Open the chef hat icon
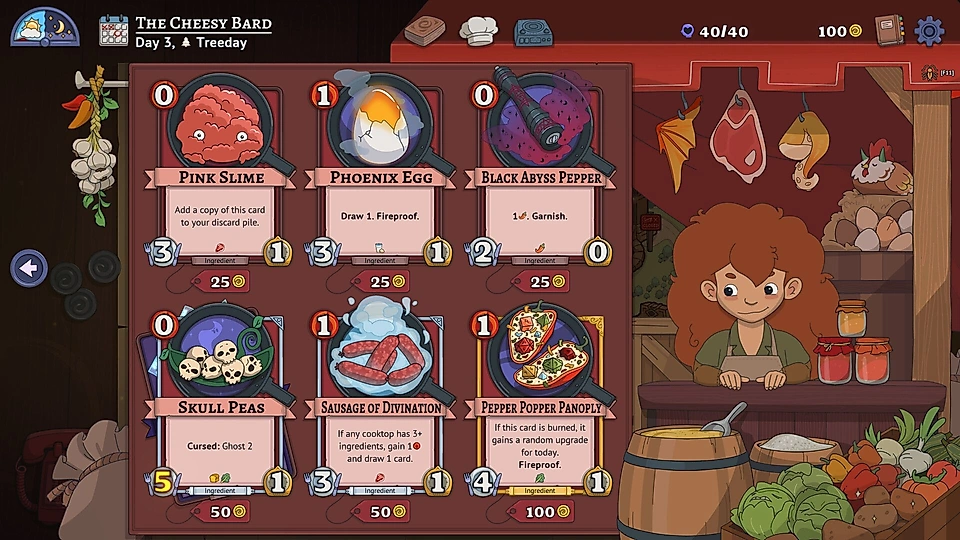 pos(478,30)
